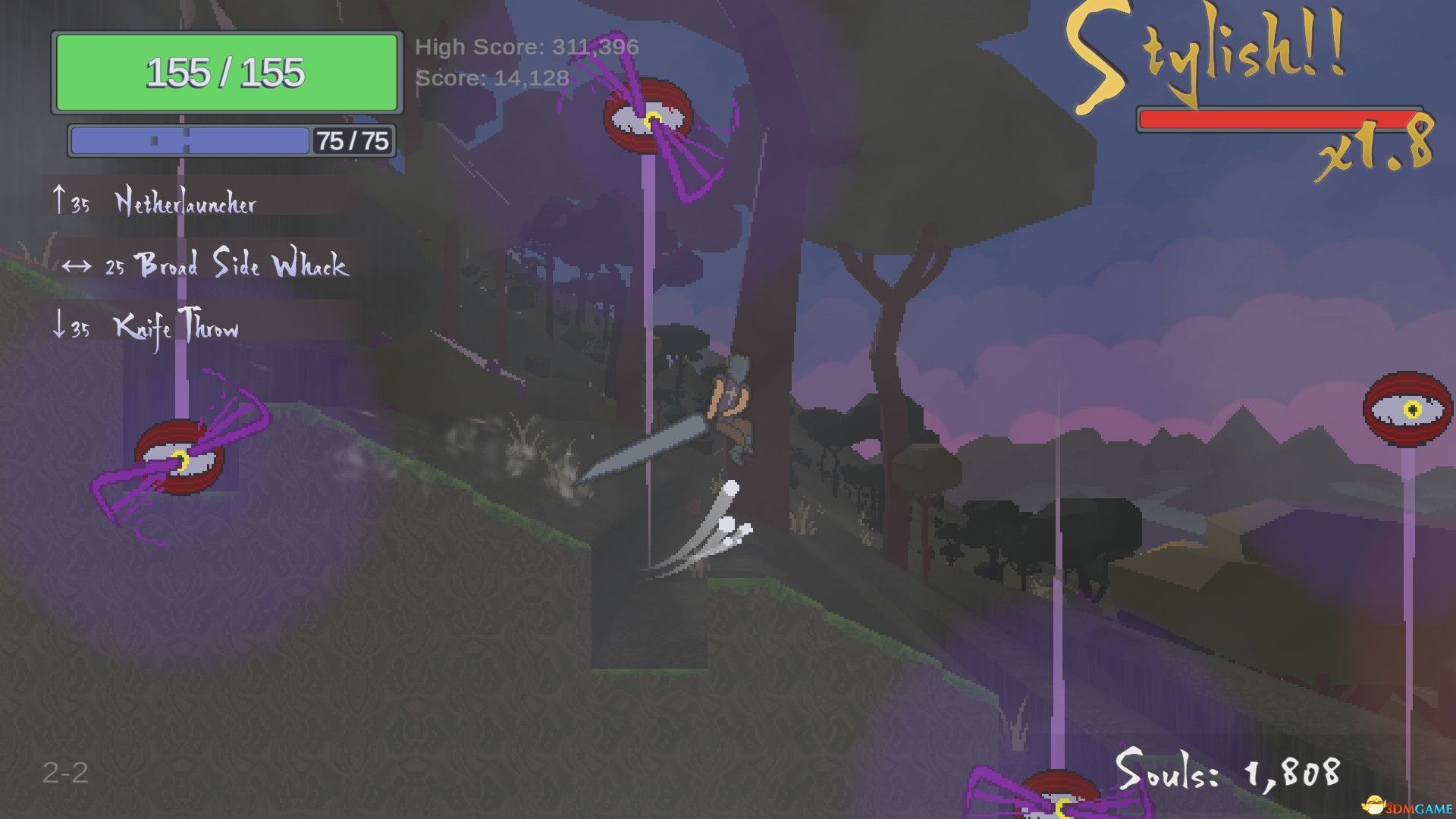Click the purple eye creature on the left slope
The height and width of the screenshot is (819, 1456).
[182, 455]
